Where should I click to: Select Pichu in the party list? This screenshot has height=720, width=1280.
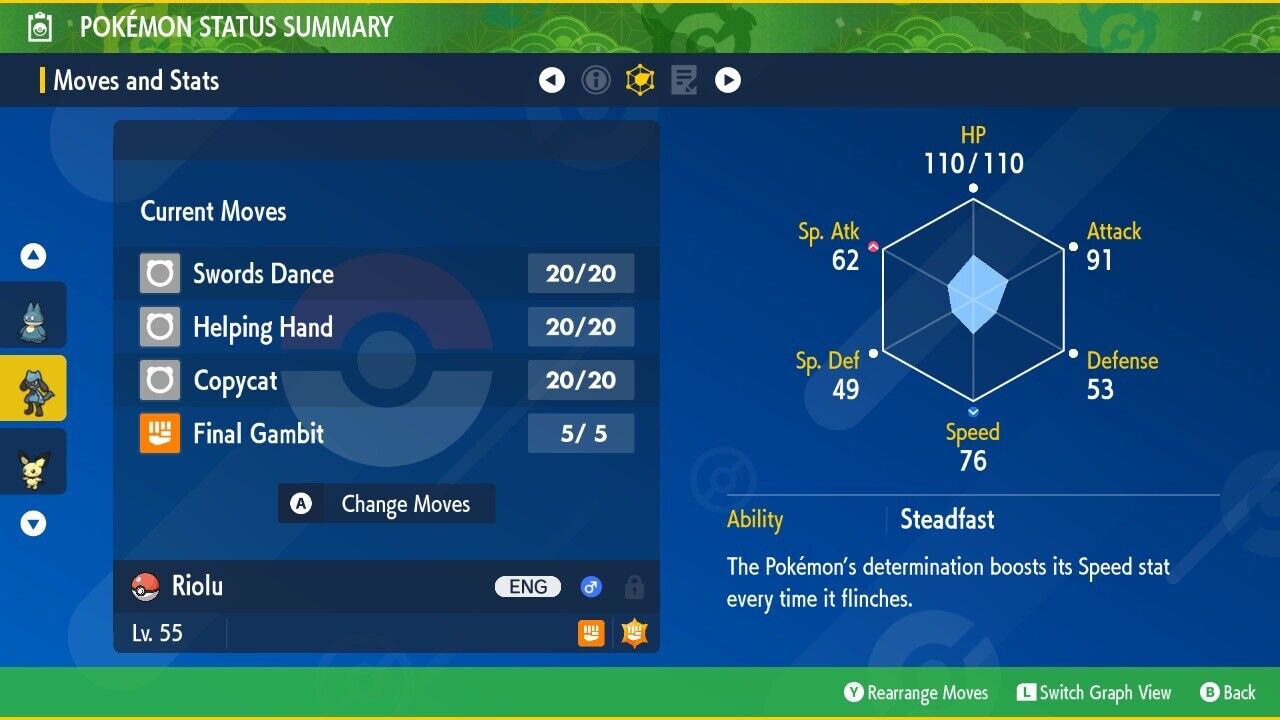pos(32,462)
